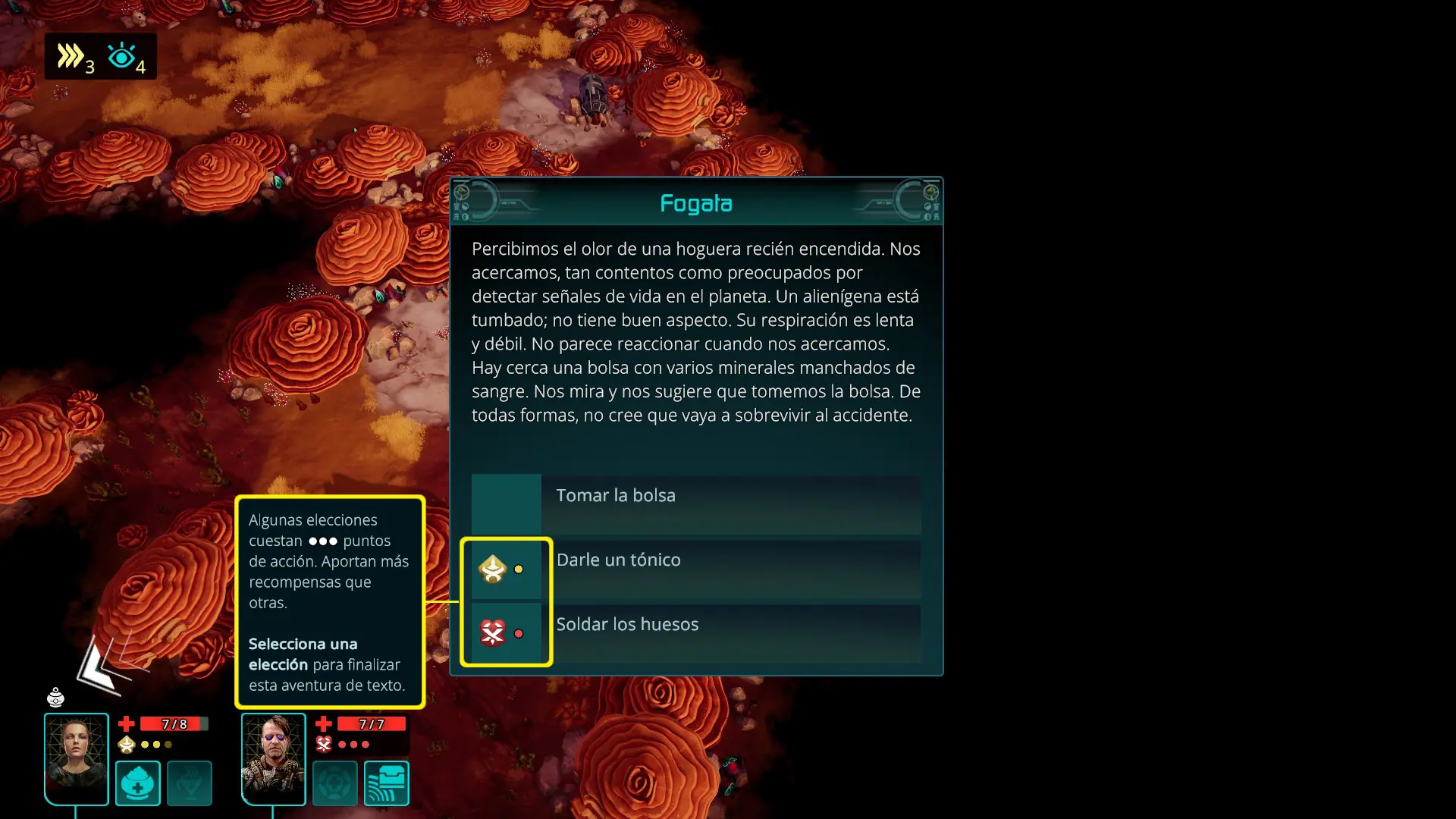Activate the dimmed steaming cup ability
This screenshot has width=1456, height=819.
click(x=190, y=783)
